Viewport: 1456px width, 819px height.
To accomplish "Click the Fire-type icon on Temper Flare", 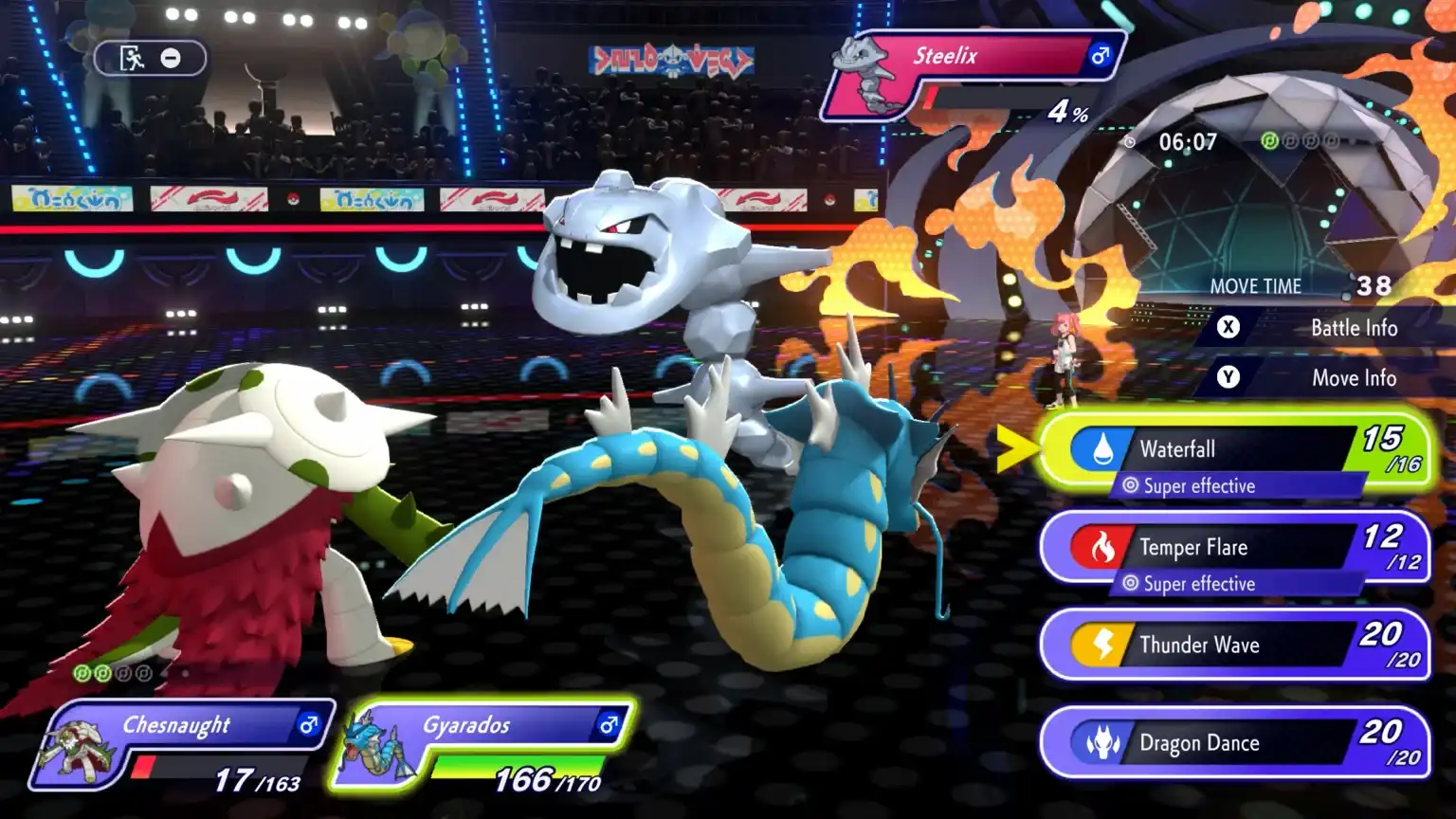I will click(1100, 547).
